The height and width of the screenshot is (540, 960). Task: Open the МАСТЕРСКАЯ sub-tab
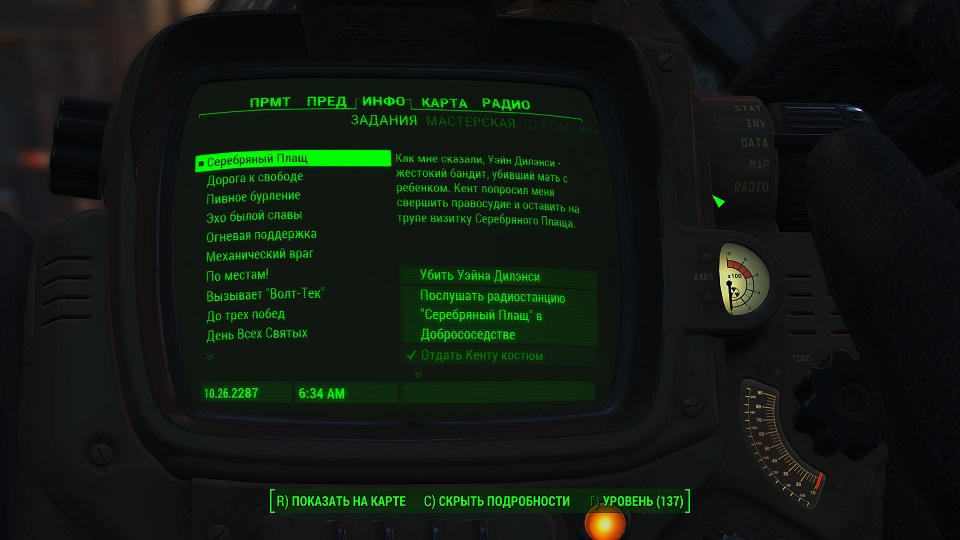click(470, 123)
